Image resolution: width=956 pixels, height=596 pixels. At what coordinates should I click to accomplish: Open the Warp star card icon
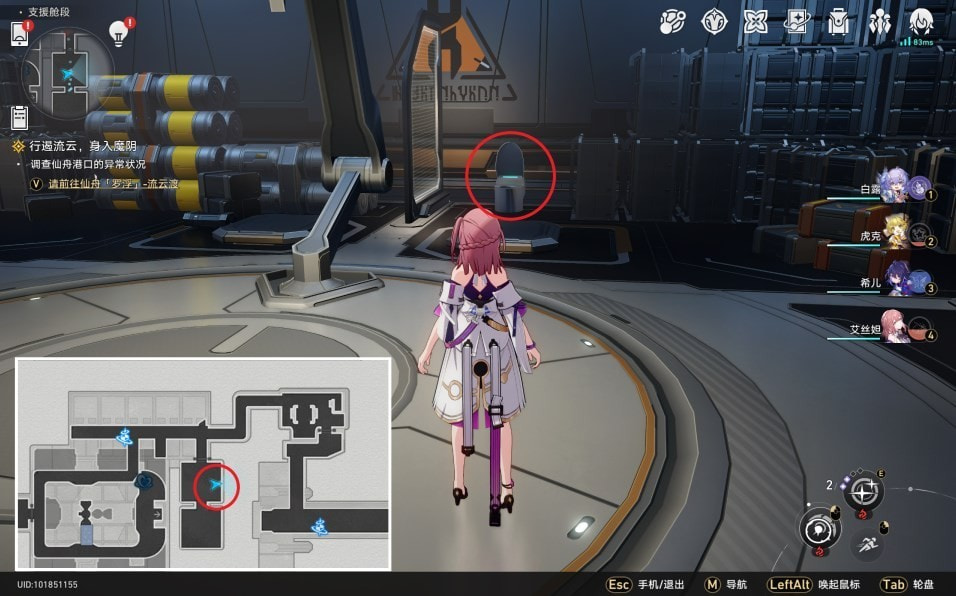tap(797, 21)
